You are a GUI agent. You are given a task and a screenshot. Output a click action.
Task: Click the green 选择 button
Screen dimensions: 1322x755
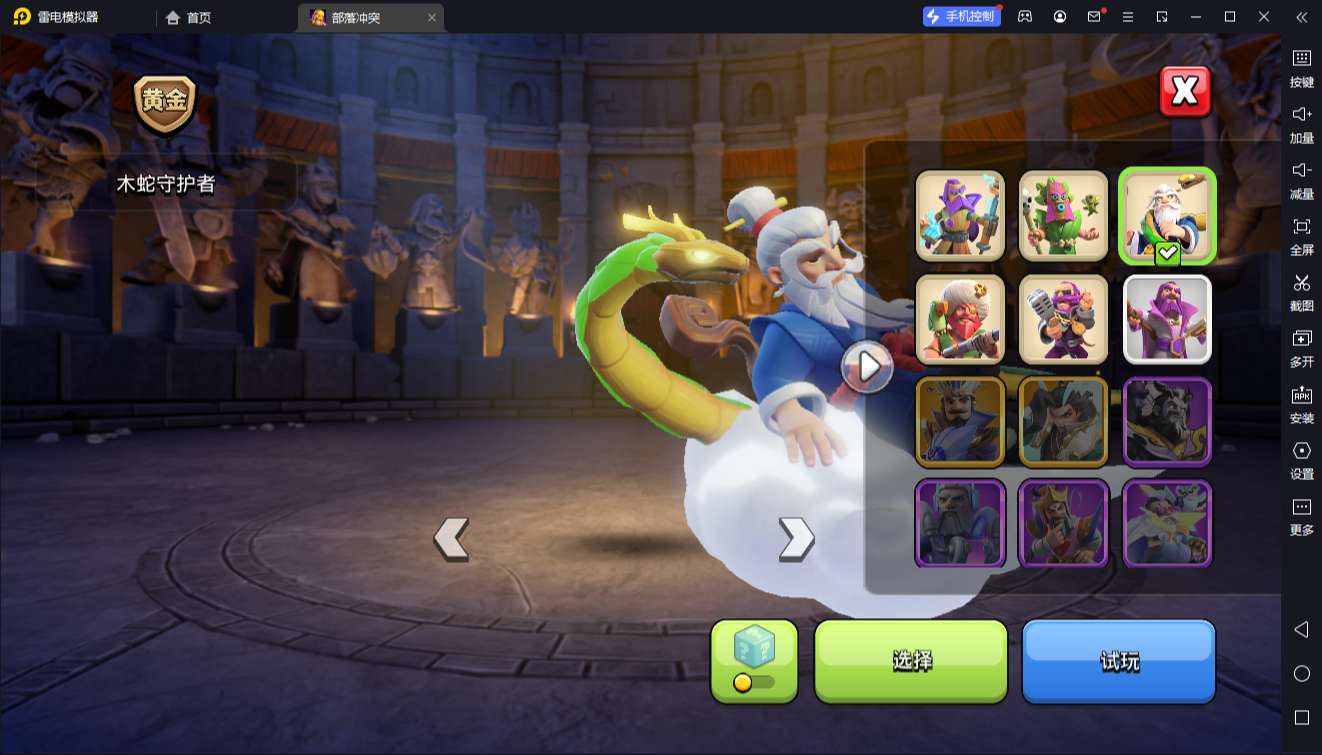[911, 660]
